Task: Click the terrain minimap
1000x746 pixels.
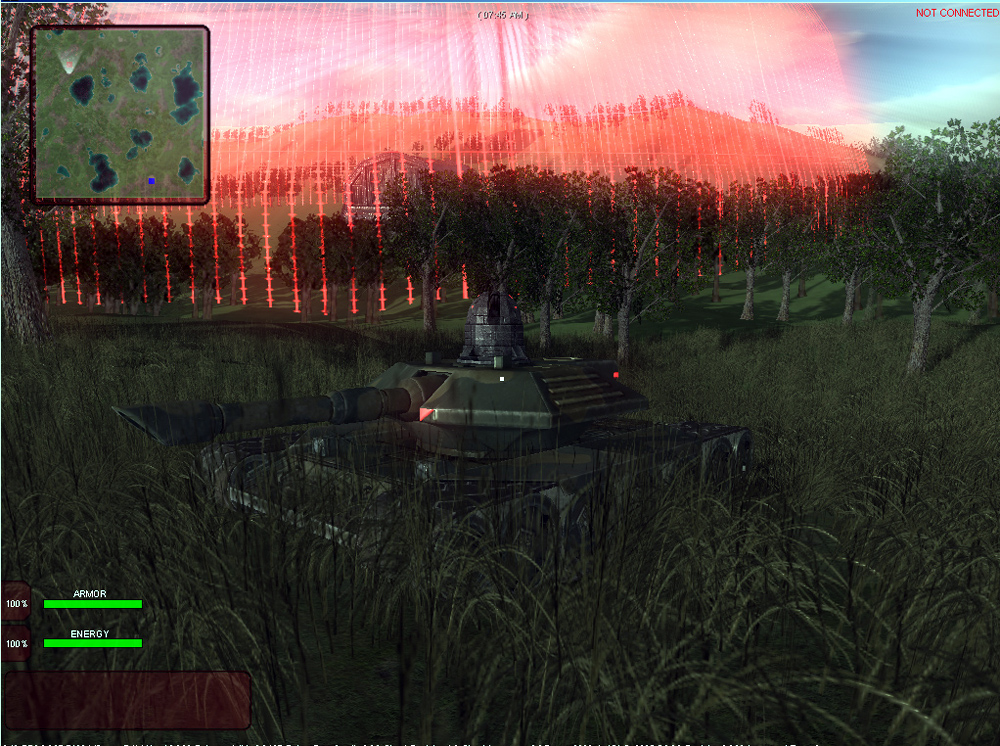Action: click(120, 113)
